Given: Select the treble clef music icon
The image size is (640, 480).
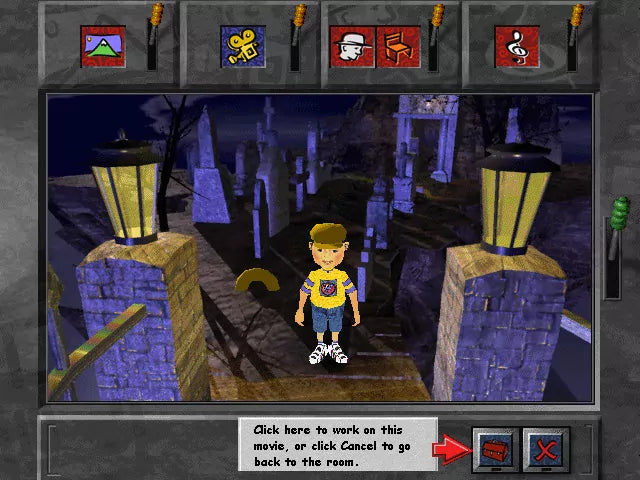Looking at the screenshot, I should (x=517, y=46).
